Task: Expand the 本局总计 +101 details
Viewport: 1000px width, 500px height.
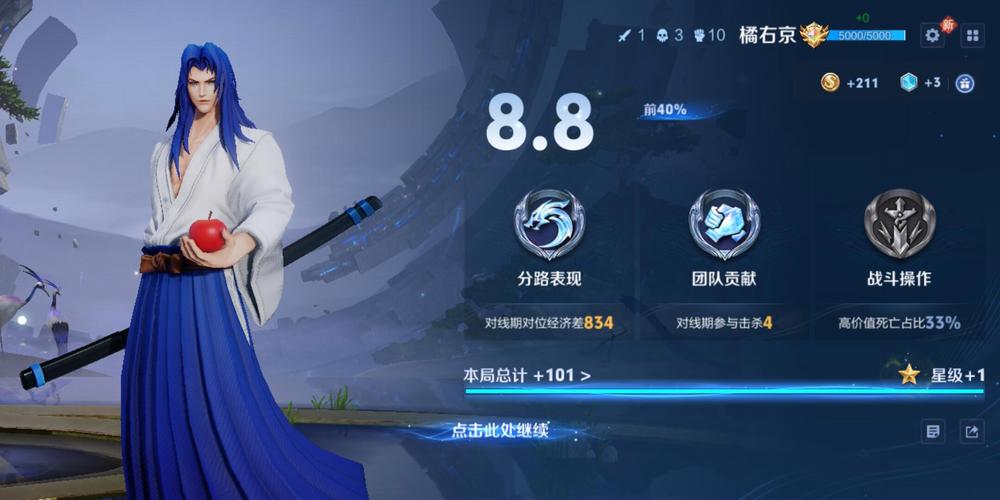Action: (527, 376)
